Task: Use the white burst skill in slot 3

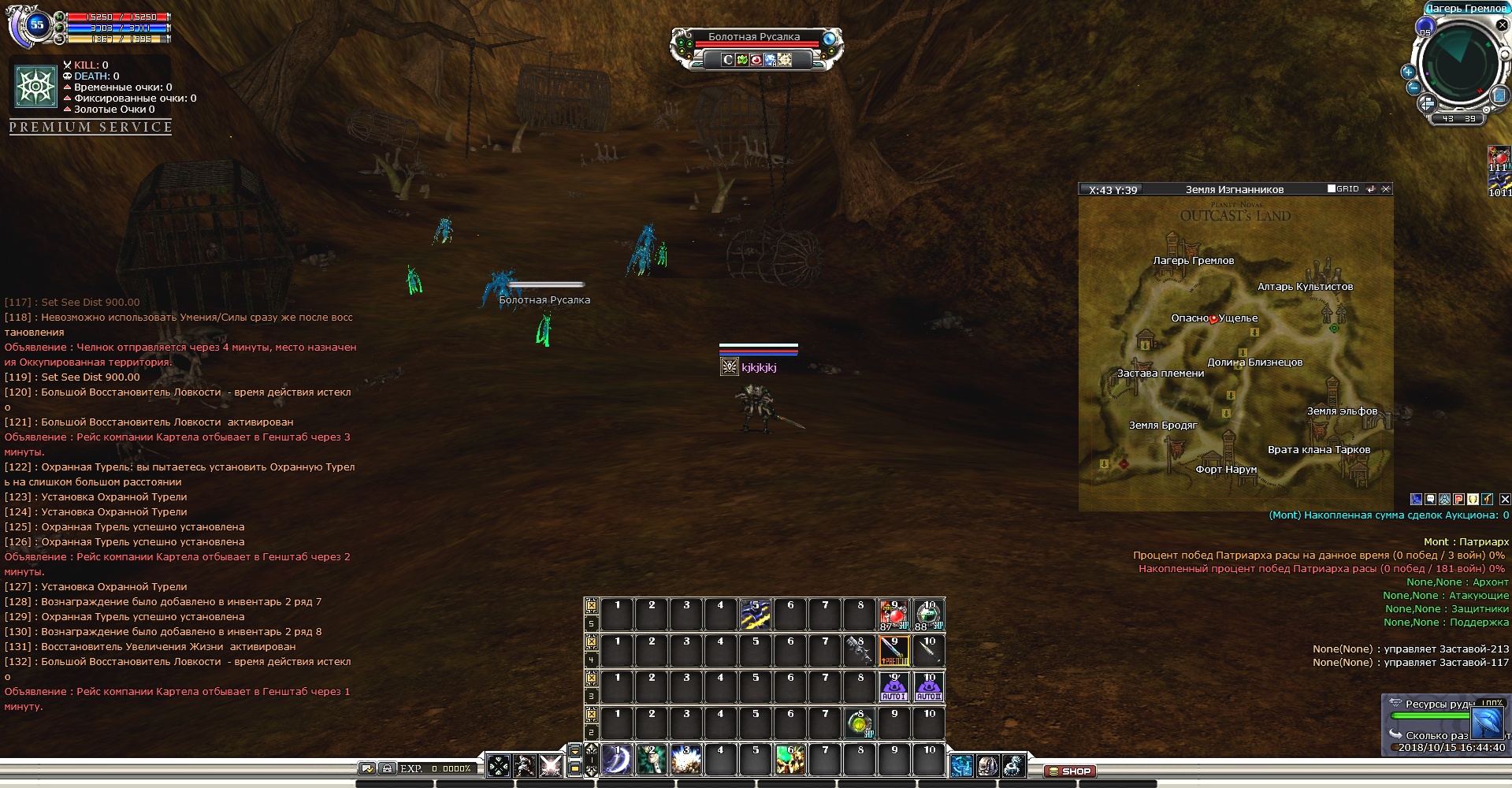Action: coord(686,760)
